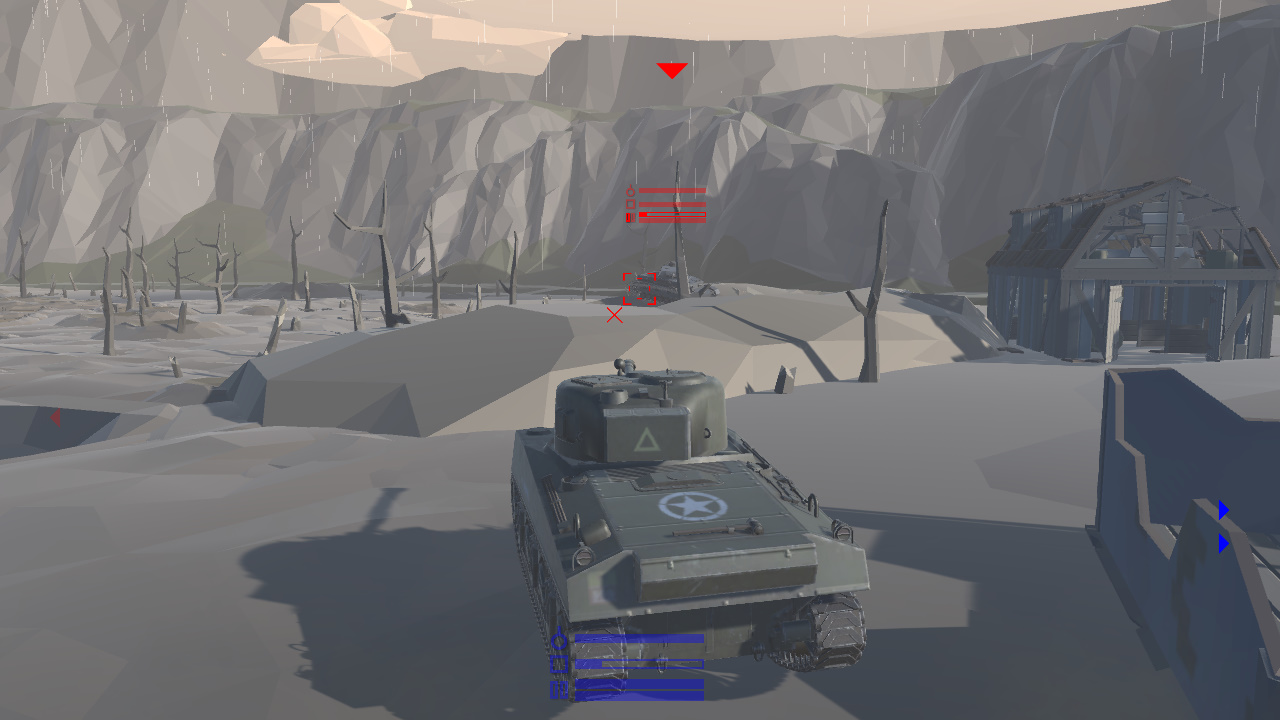Click the blue reload progress bar

click(640, 664)
